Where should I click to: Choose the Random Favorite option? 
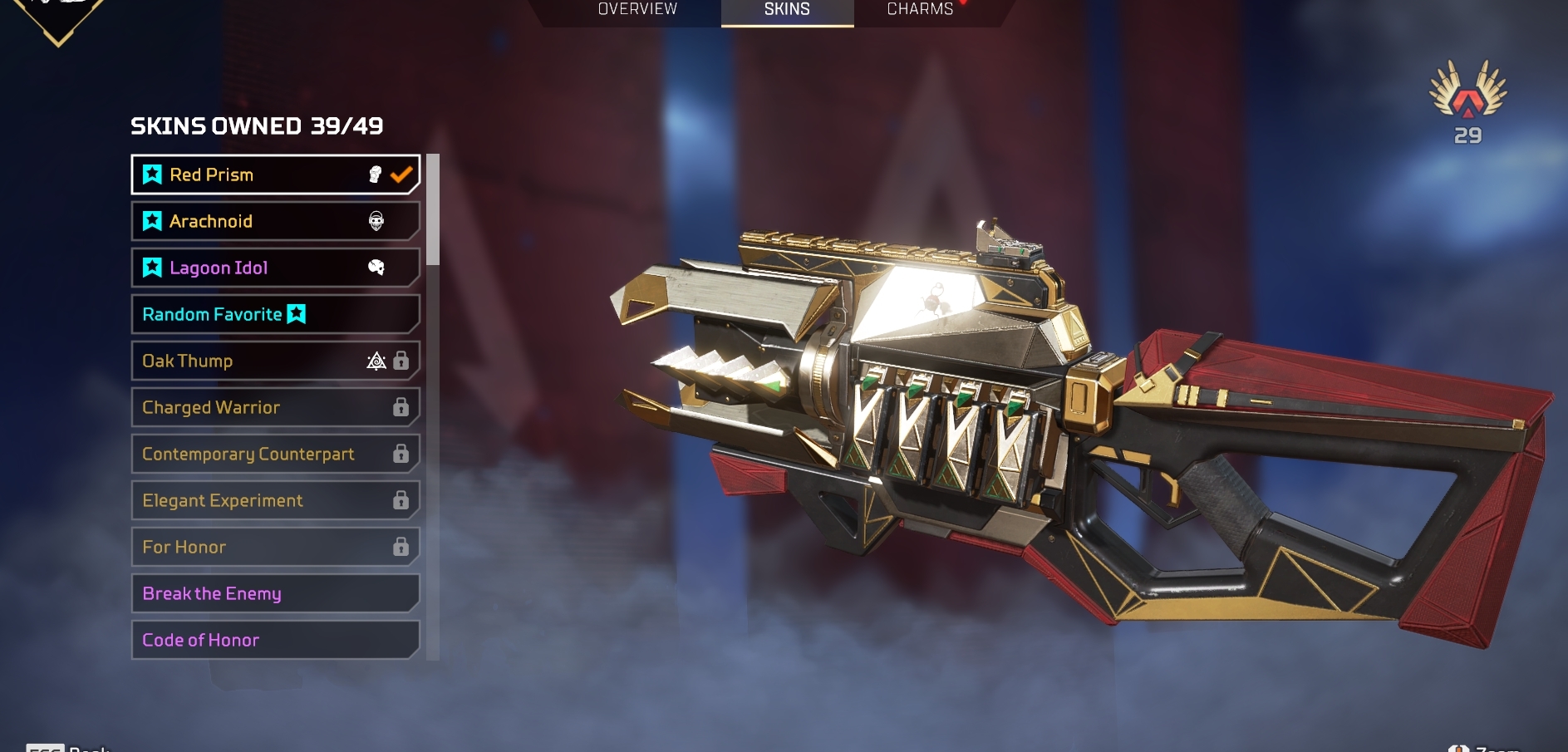point(274,314)
